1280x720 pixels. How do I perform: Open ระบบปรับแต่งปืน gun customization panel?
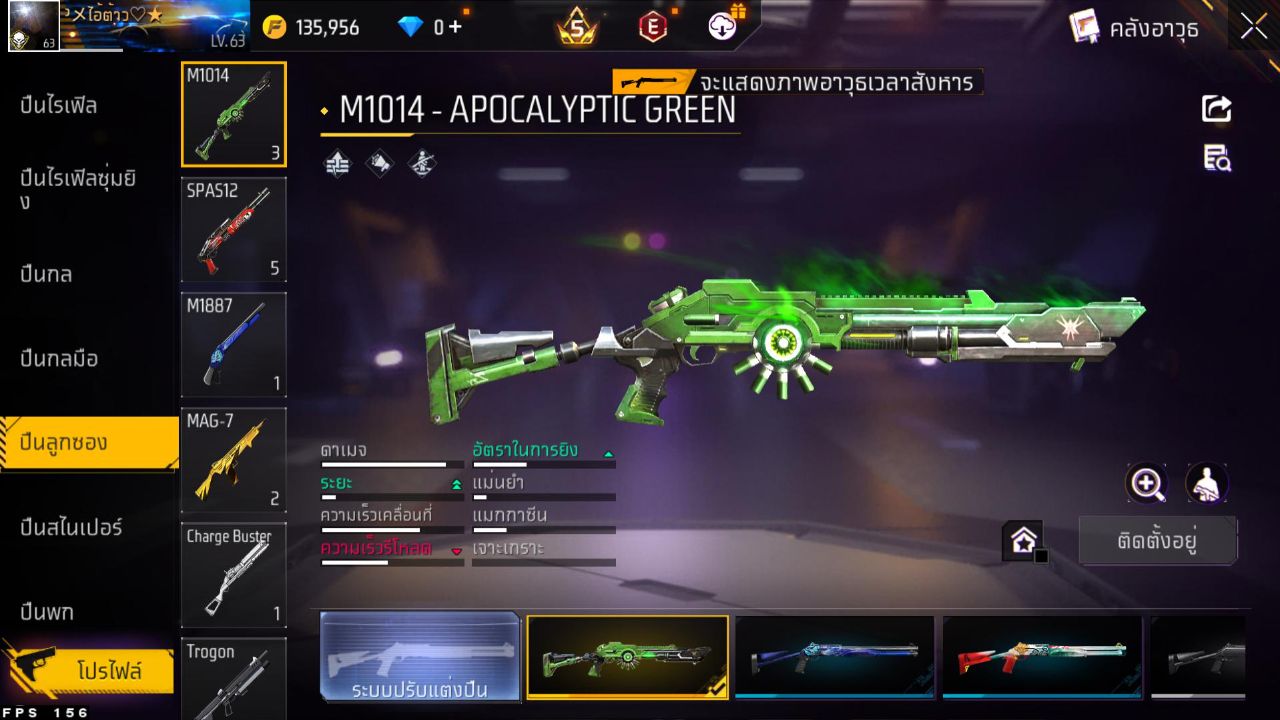(420, 658)
